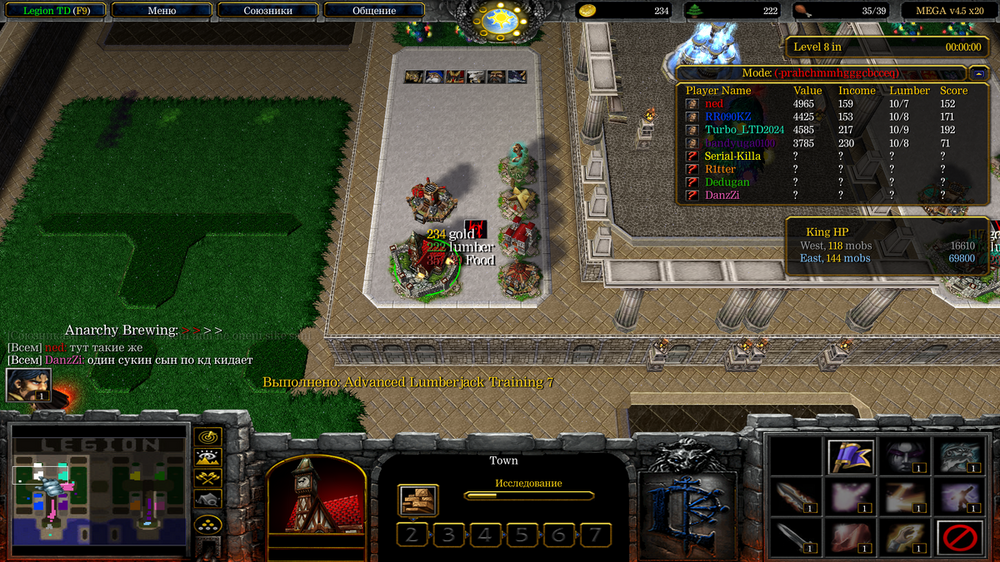
Task: Activate the minimap signal ping button
Action: pyautogui.click(x=209, y=437)
